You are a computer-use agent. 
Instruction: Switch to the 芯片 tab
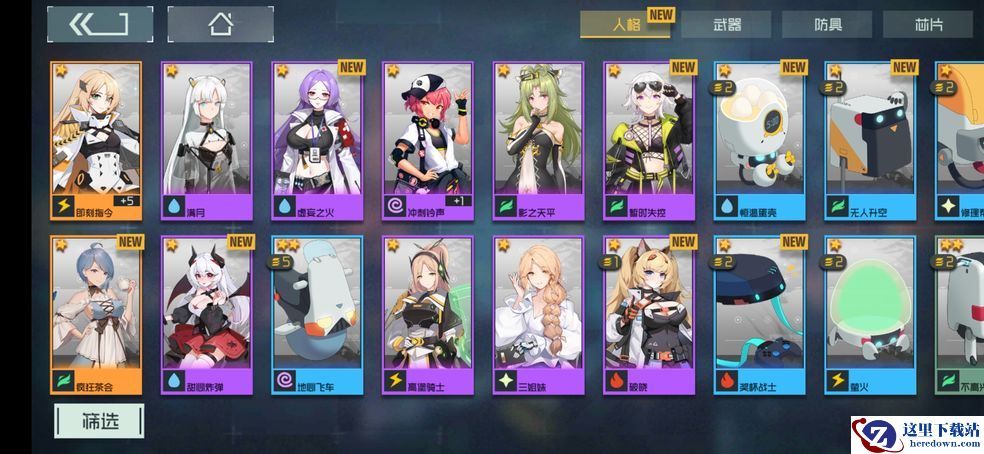tap(927, 25)
